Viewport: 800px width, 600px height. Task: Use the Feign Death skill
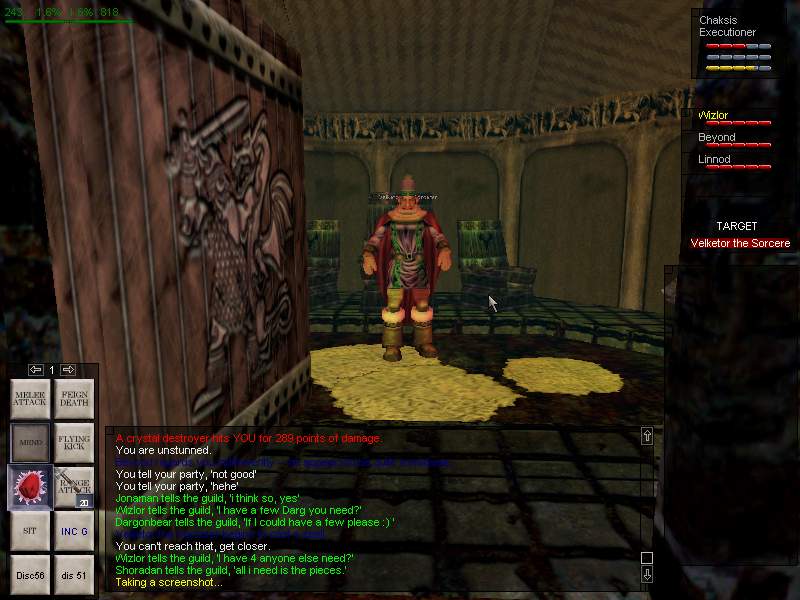74,398
